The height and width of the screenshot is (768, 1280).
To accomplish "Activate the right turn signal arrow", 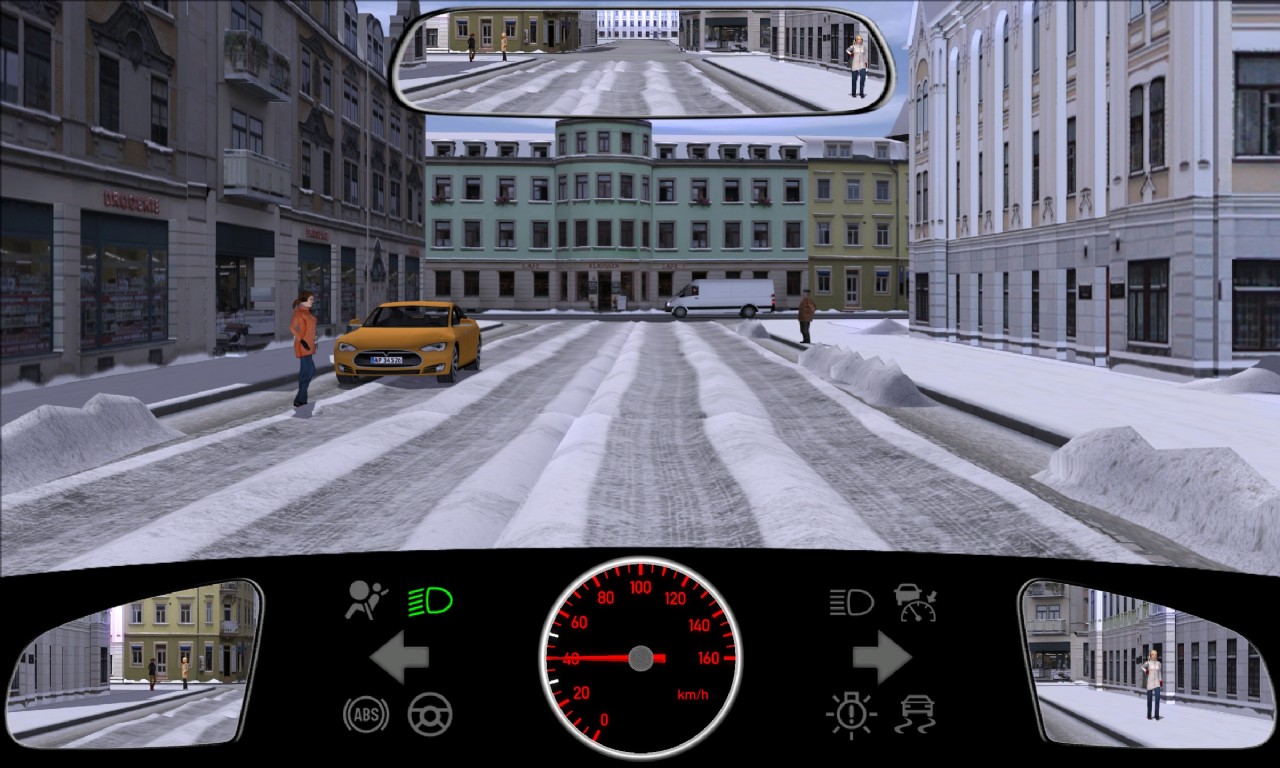I will coord(881,658).
